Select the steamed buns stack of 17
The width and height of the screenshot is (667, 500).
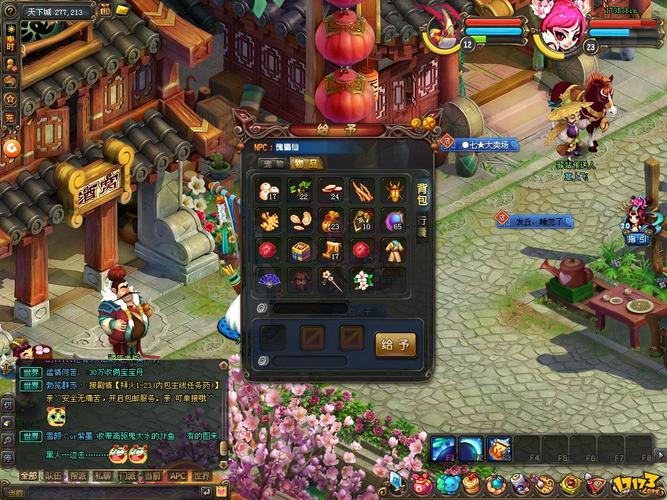(x=270, y=190)
